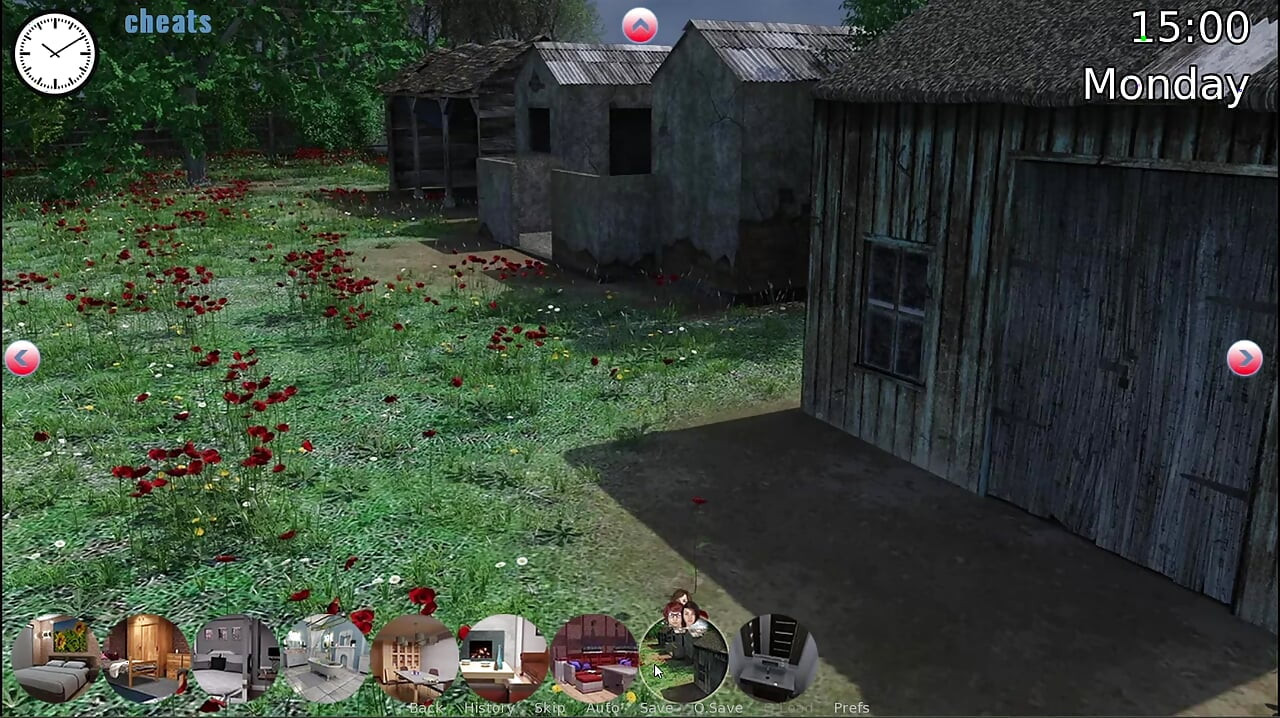The width and height of the screenshot is (1280, 718).
Task: Travel to the sunflower painting bedroom
Action: [56, 657]
